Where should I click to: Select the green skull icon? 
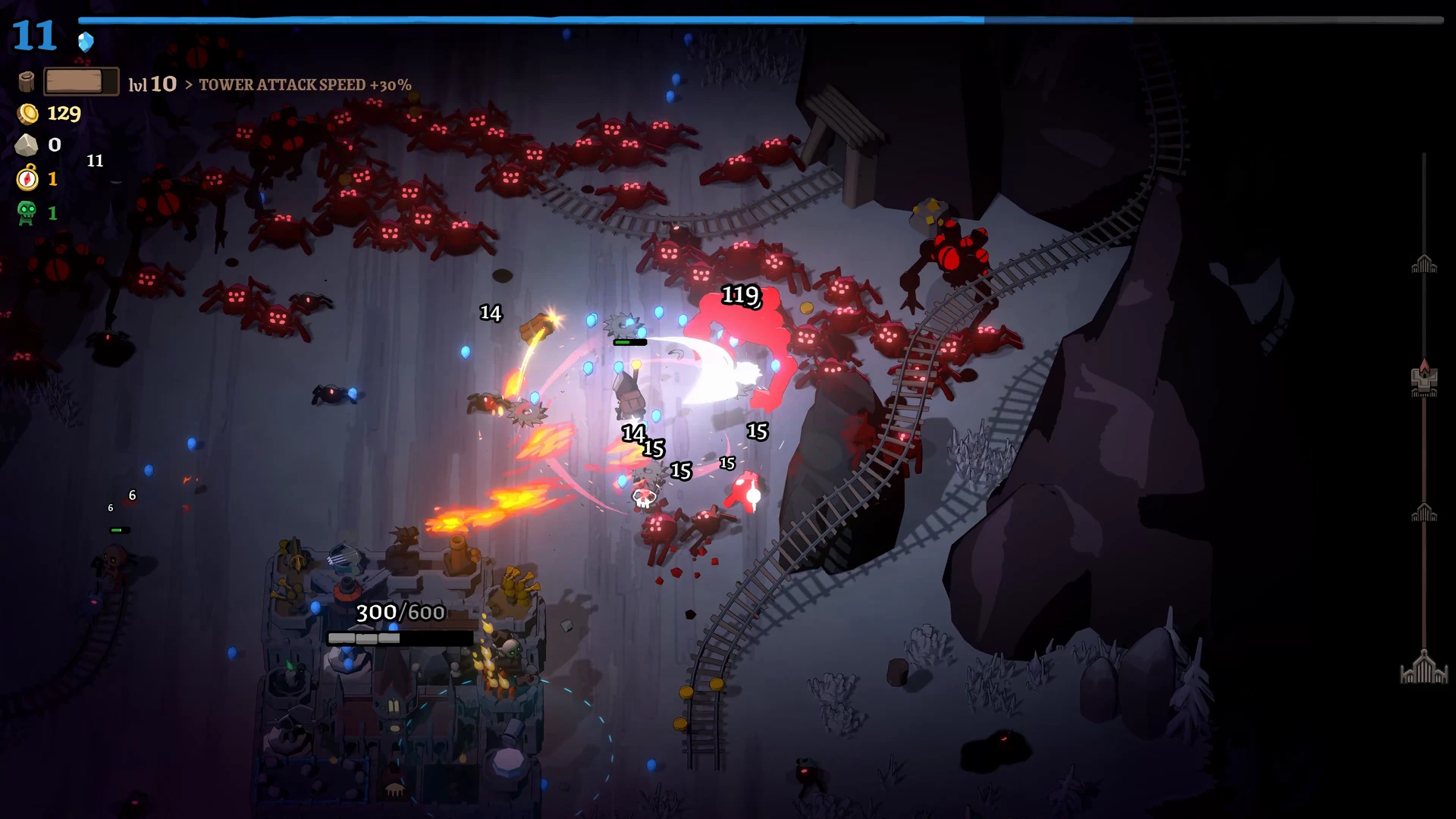(27, 213)
